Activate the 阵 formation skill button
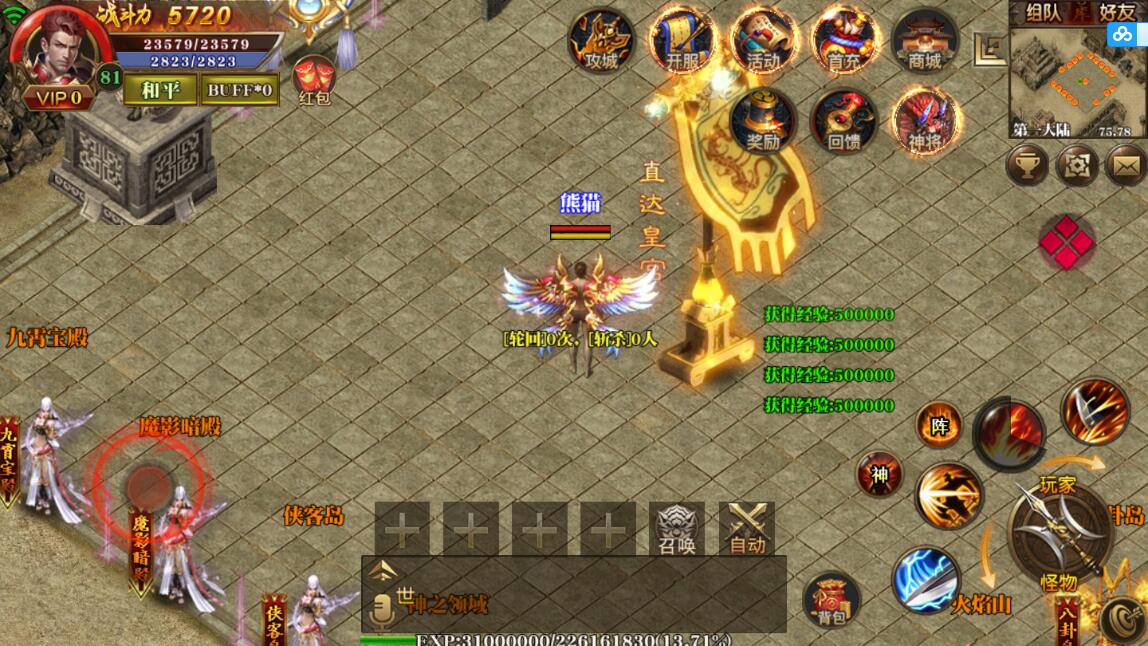Viewport: 1148px width, 646px height. tap(939, 427)
